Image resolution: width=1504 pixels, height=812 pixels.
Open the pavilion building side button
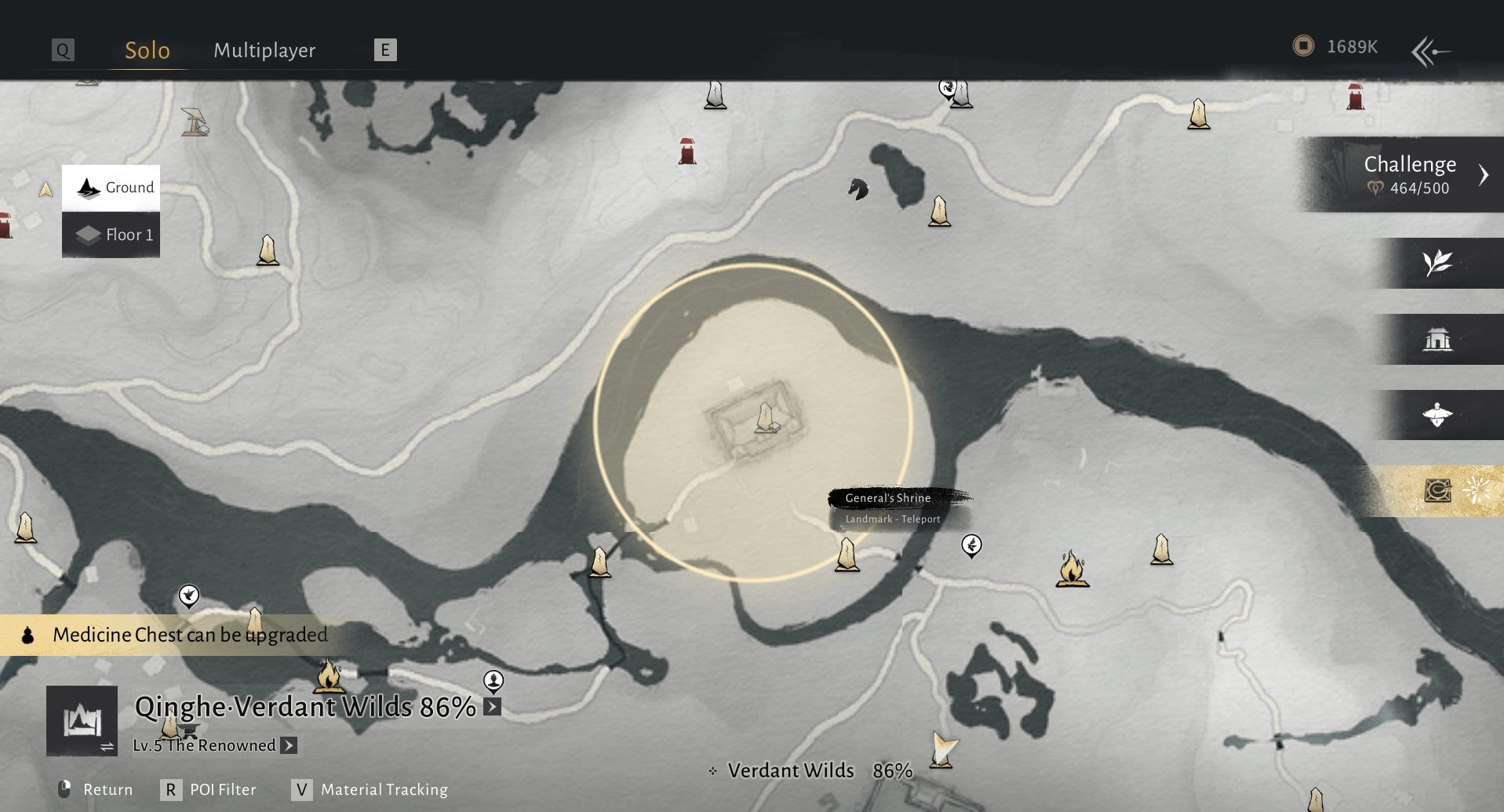tap(1437, 340)
